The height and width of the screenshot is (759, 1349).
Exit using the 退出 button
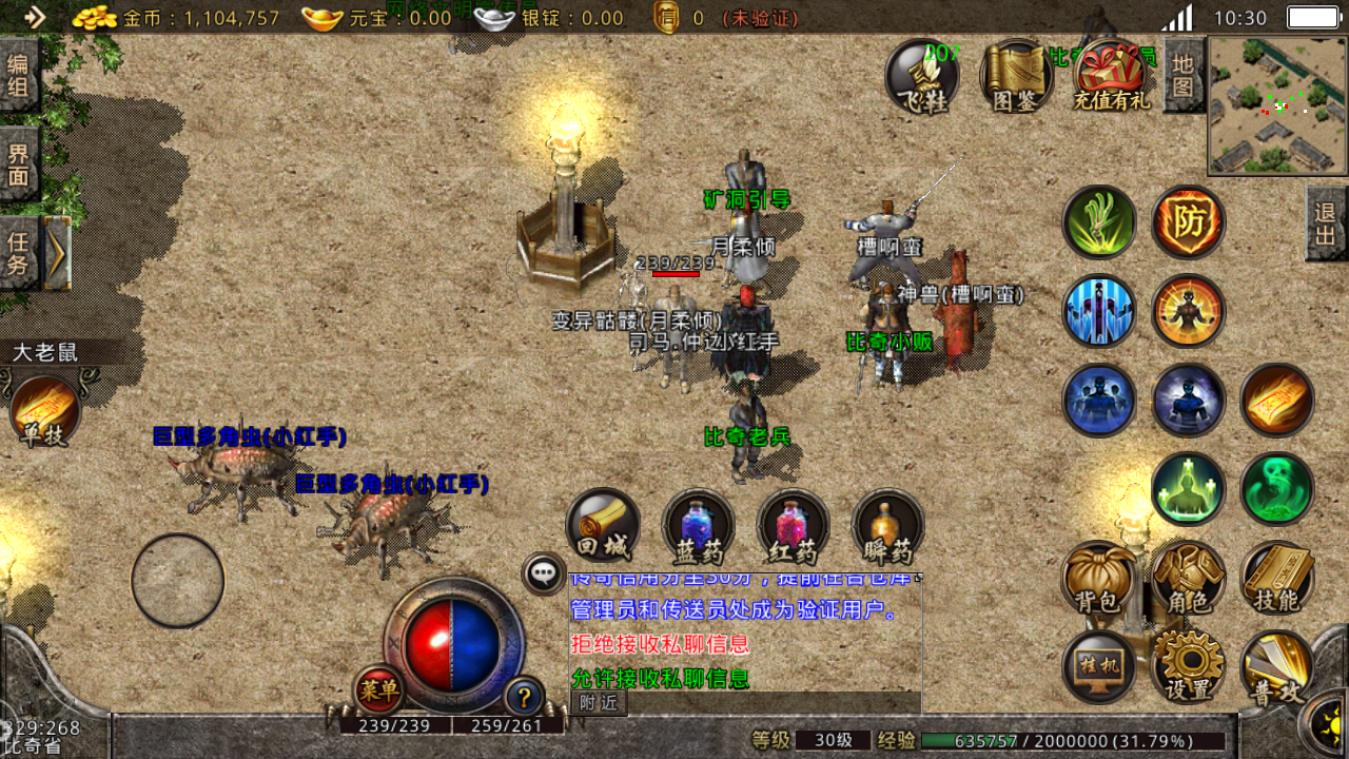point(1326,224)
